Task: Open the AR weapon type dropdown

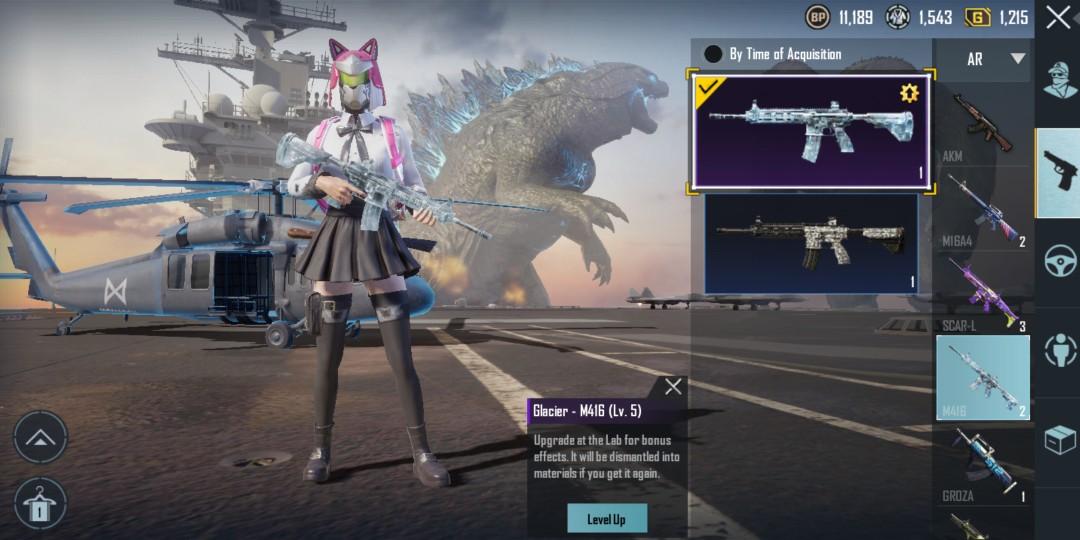Action: coord(995,59)
